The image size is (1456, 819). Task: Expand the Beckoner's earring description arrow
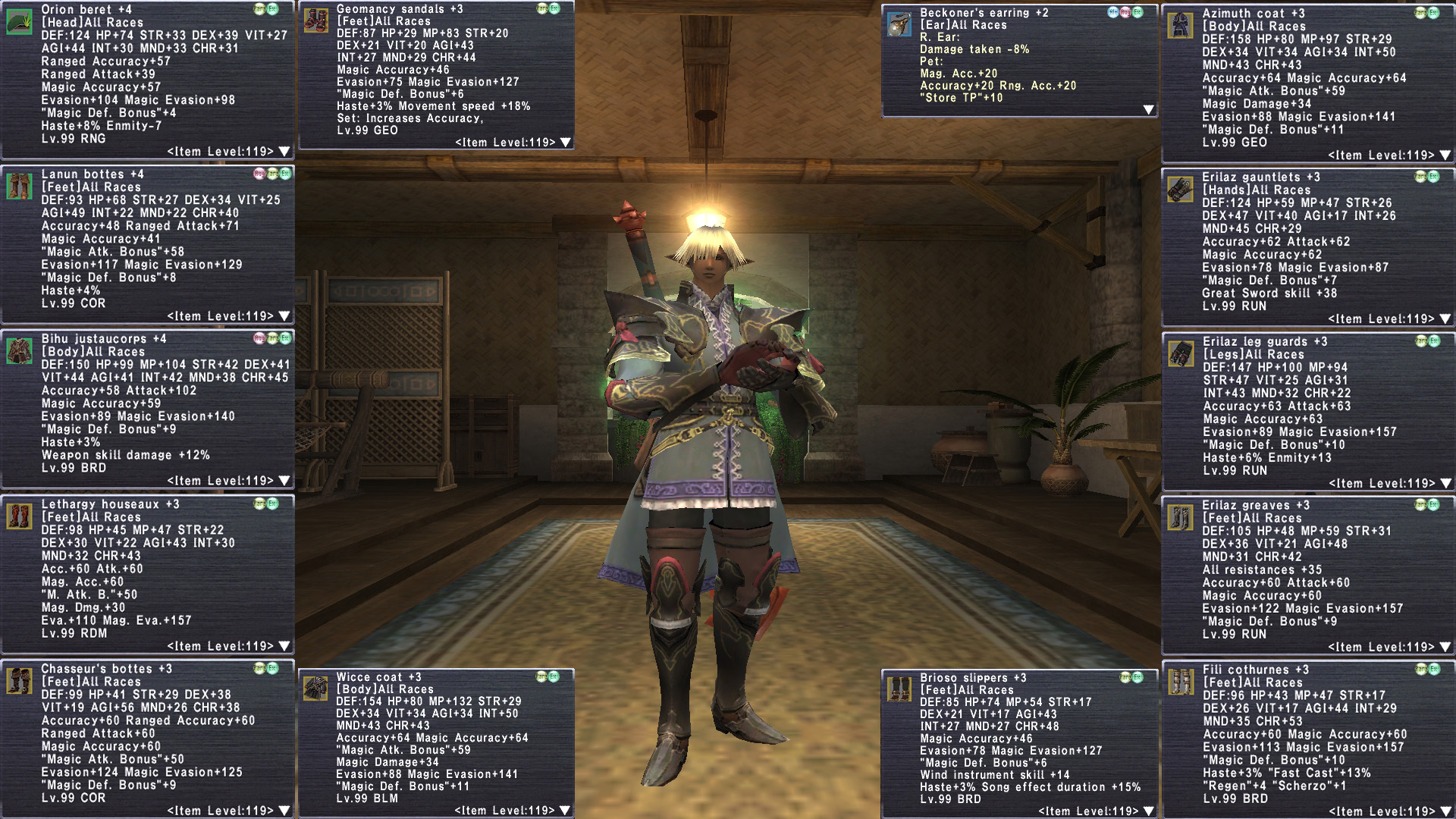click(x=1148, y=110)
